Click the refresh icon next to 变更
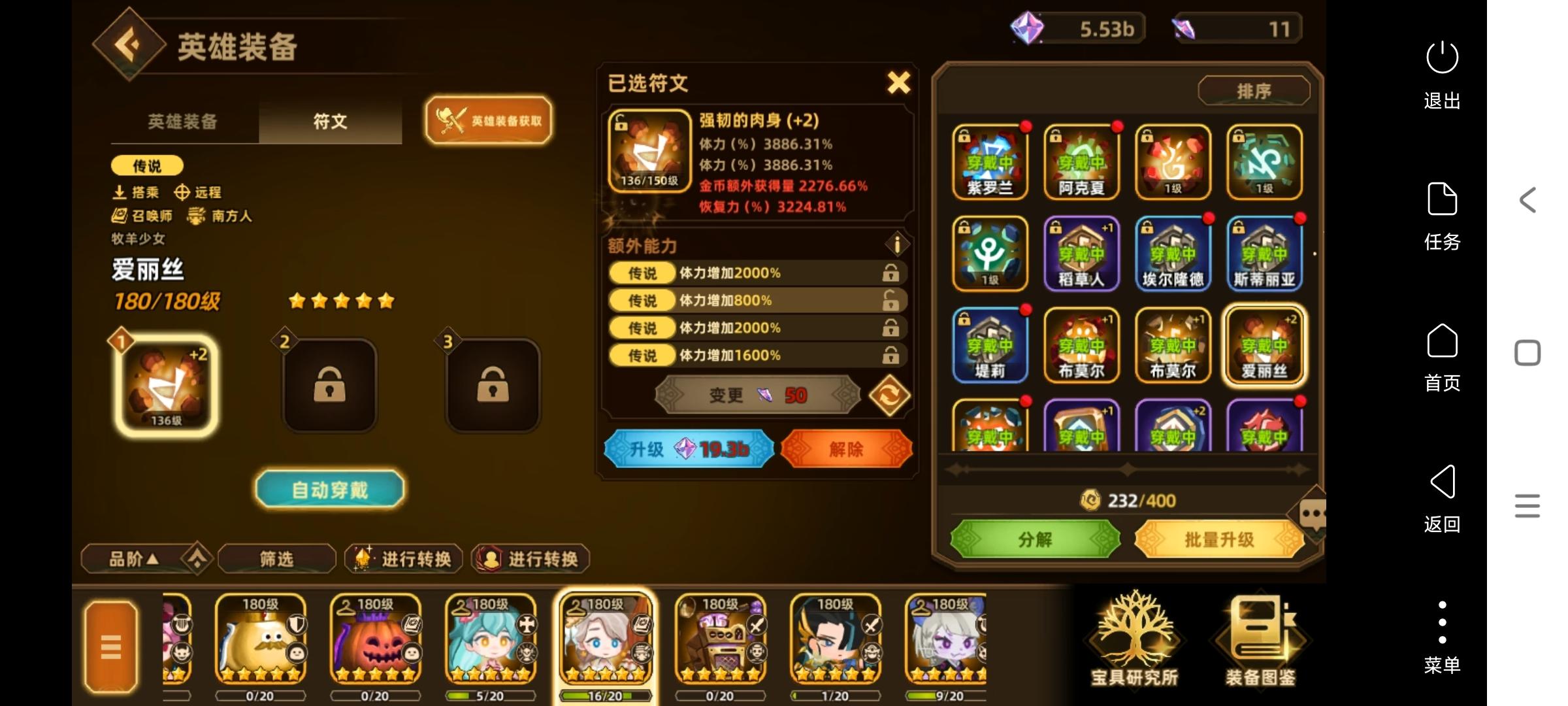Screen dimensions: 1568x706 click(889, 395)
